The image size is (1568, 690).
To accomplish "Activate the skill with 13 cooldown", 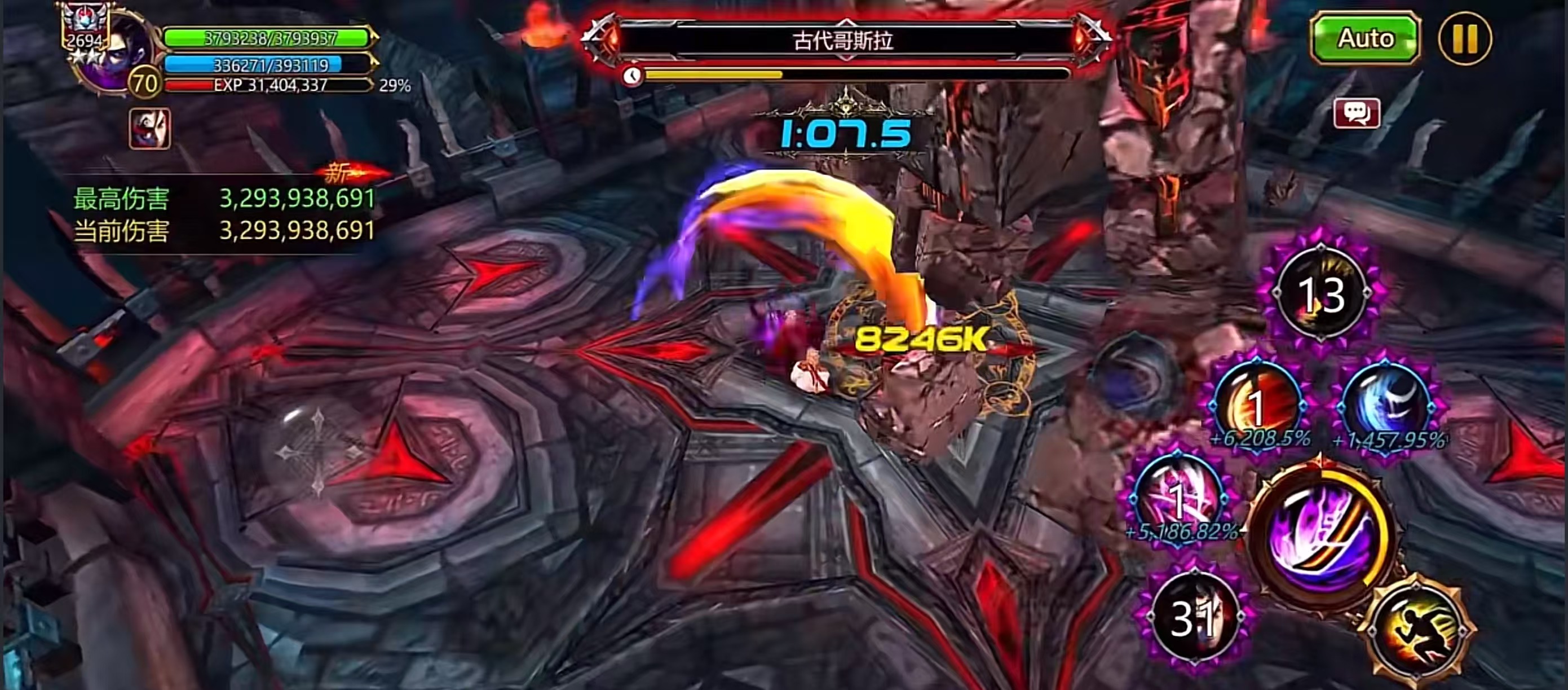I will click(1321, 294).
